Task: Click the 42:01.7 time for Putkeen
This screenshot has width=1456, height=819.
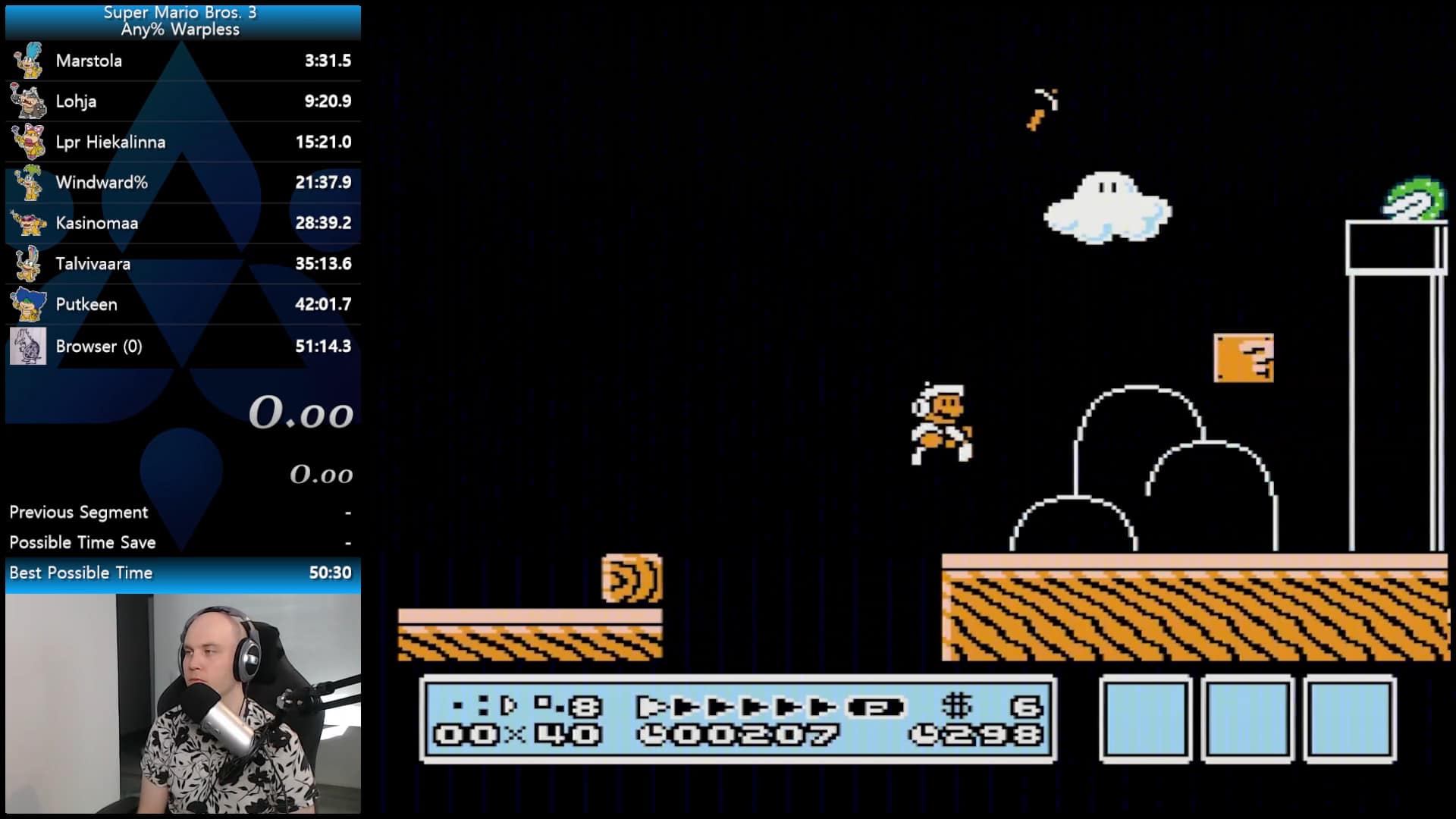Action: [324, 304]
